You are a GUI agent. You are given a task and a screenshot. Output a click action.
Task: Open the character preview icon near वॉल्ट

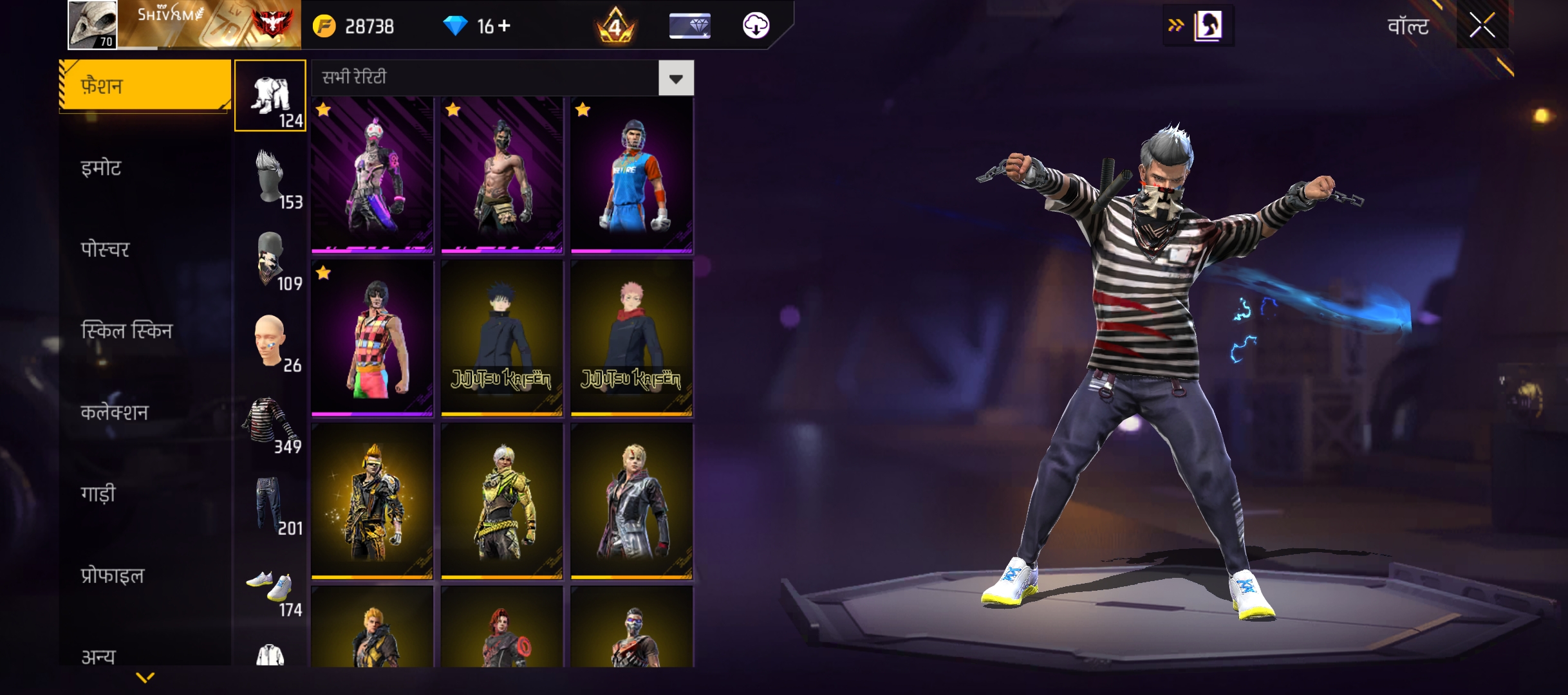click(1206, 26)
